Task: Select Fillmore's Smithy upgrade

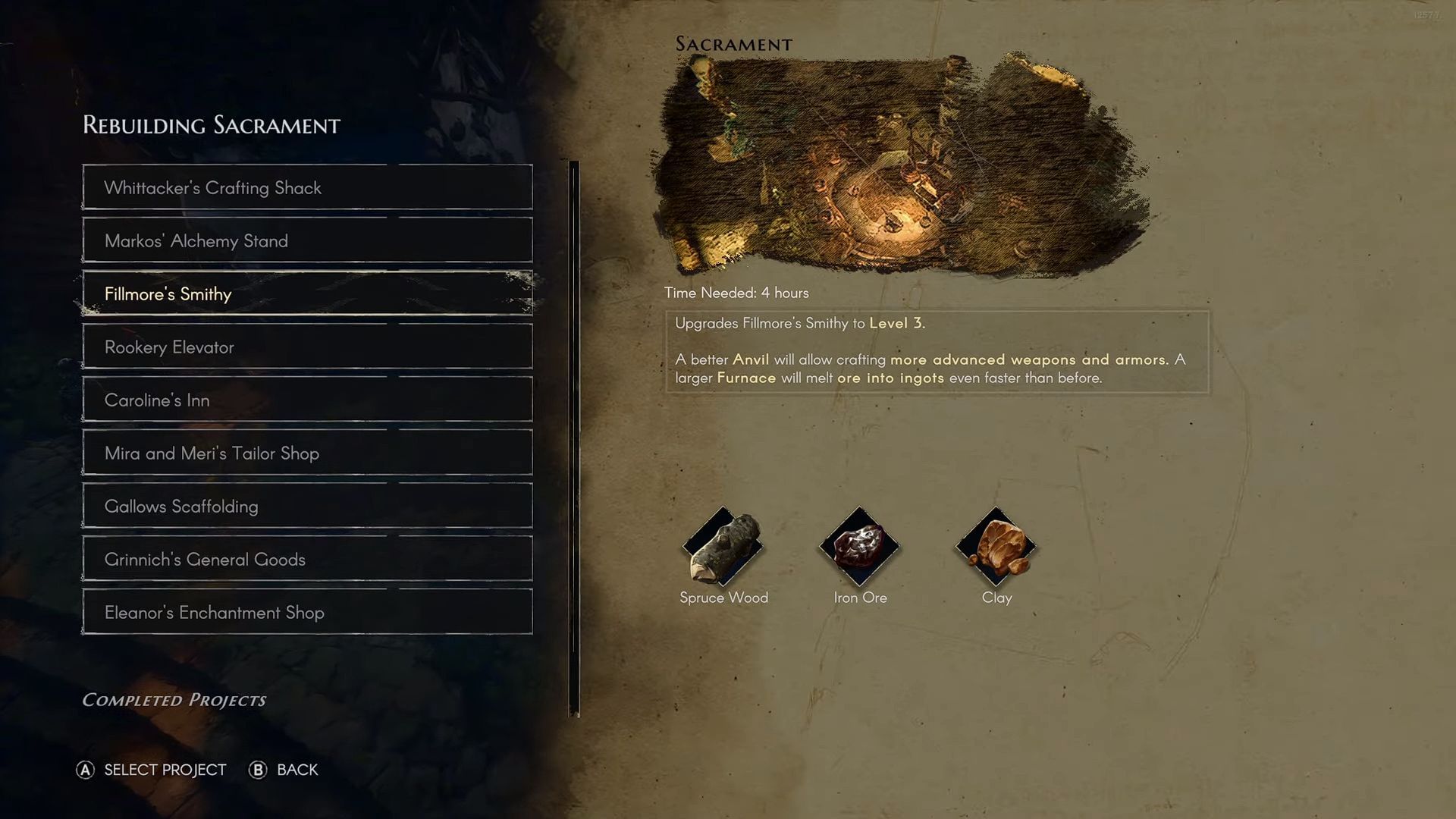Action: coord(307,293)
